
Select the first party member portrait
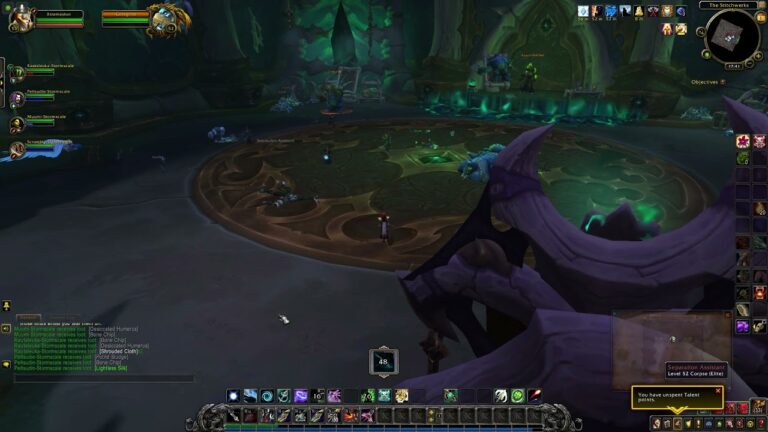point(17,73)
